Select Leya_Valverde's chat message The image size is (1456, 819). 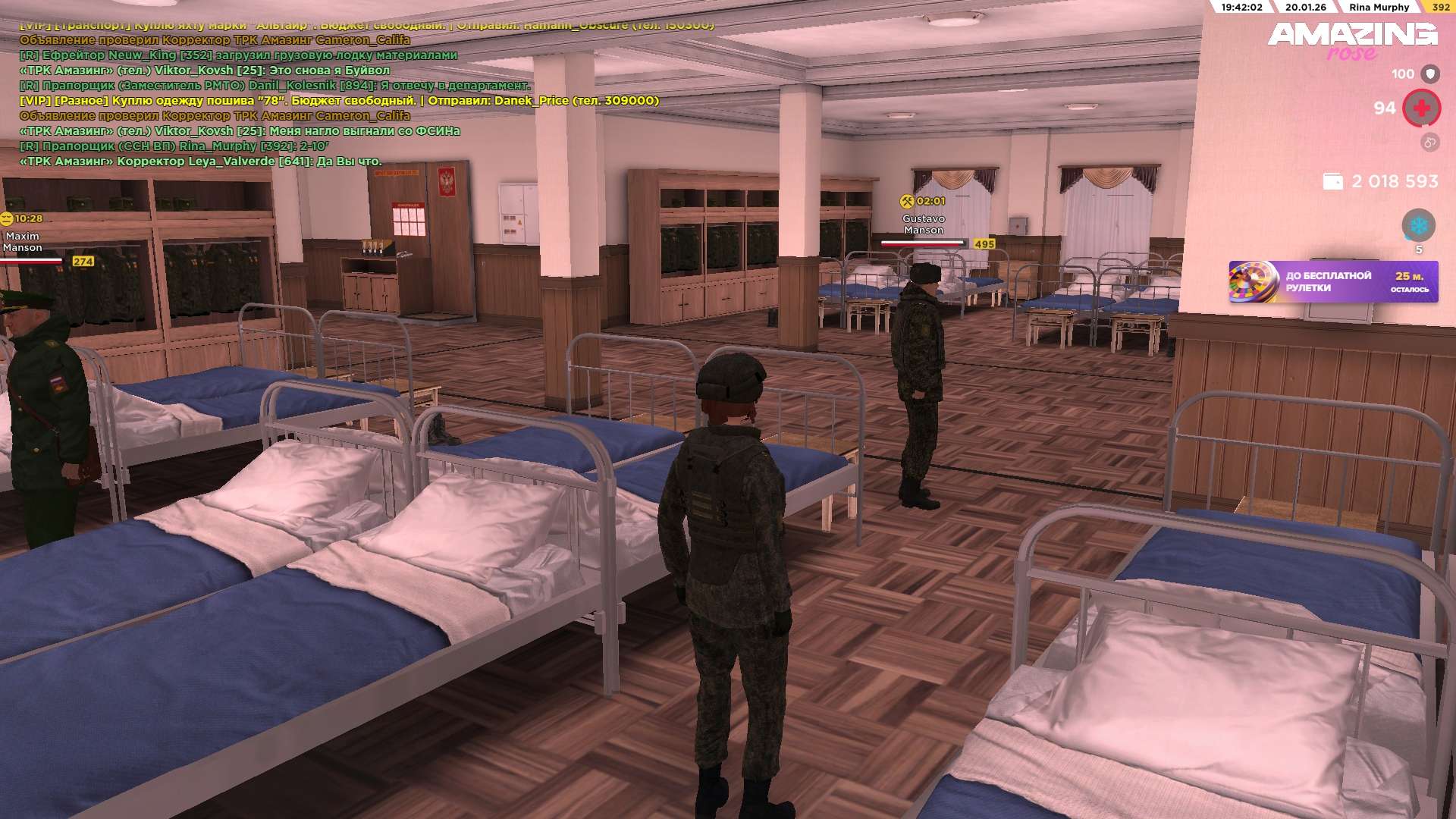pyautogui.click(x=201, y=162)
